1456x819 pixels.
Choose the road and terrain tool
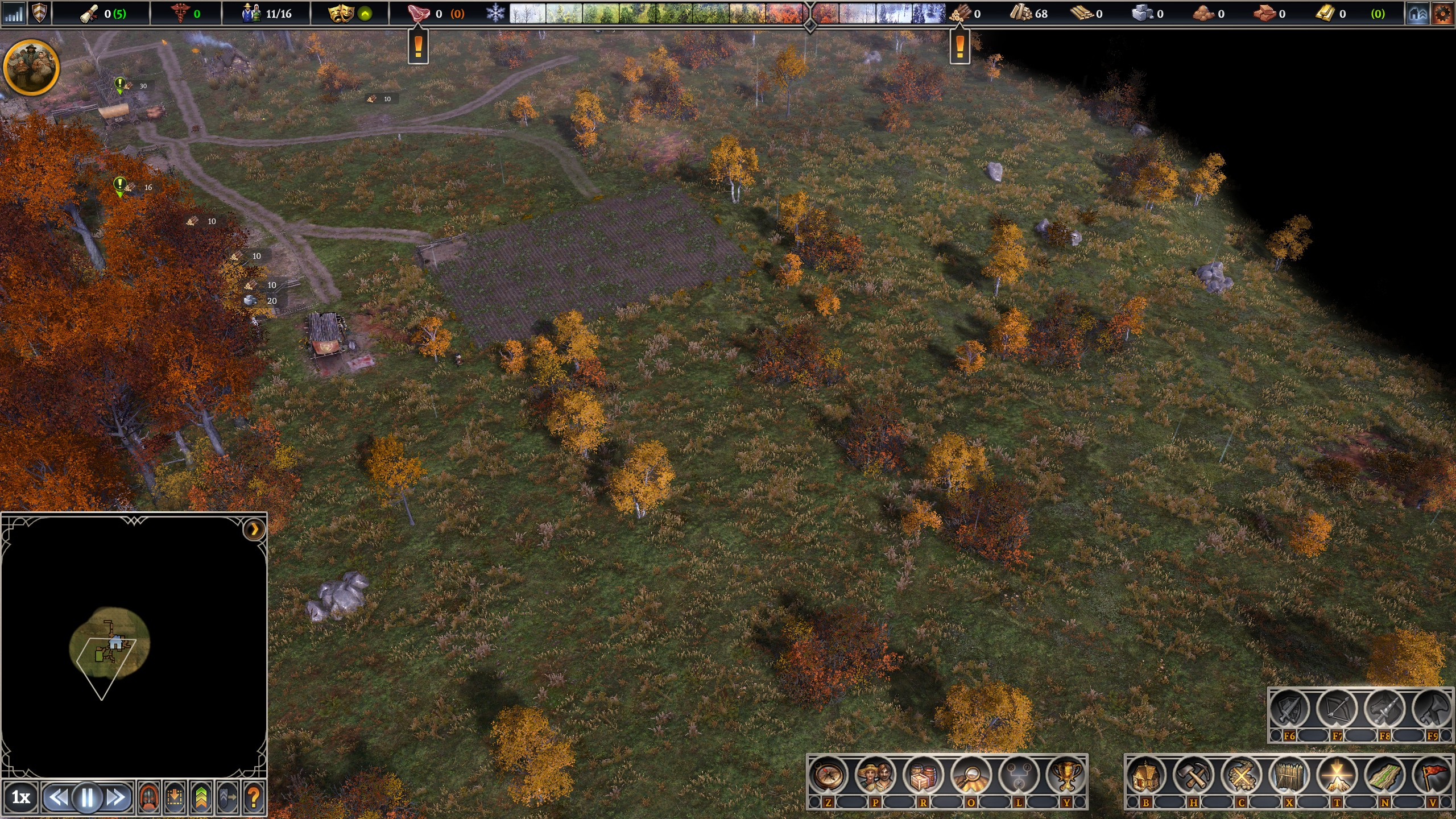click(1385, 775)
